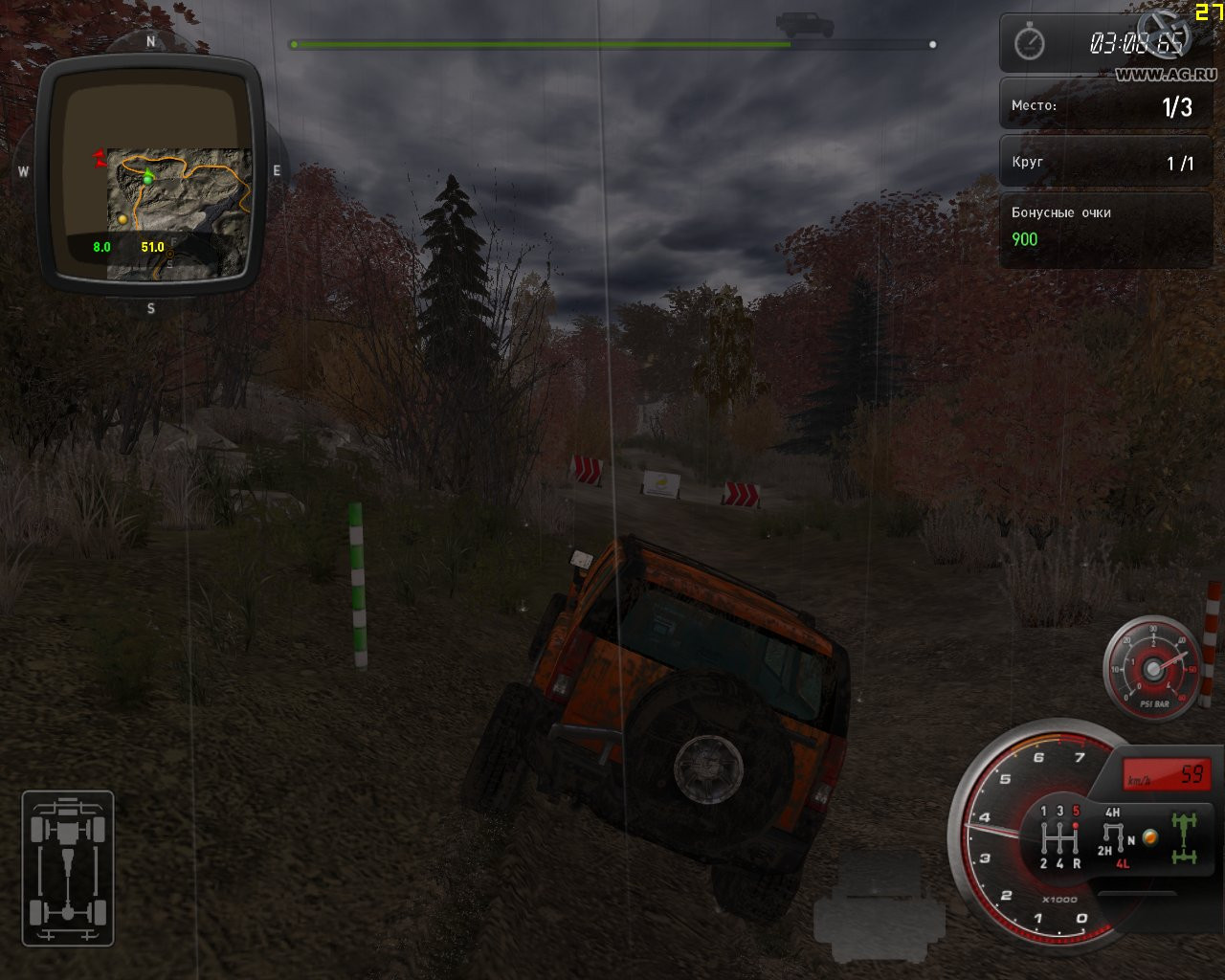Image resolution: width=1225 pixels, height=980 pixels.
Task: Click the stopwatch icon beside race timer
Action: coord(1029,43)
